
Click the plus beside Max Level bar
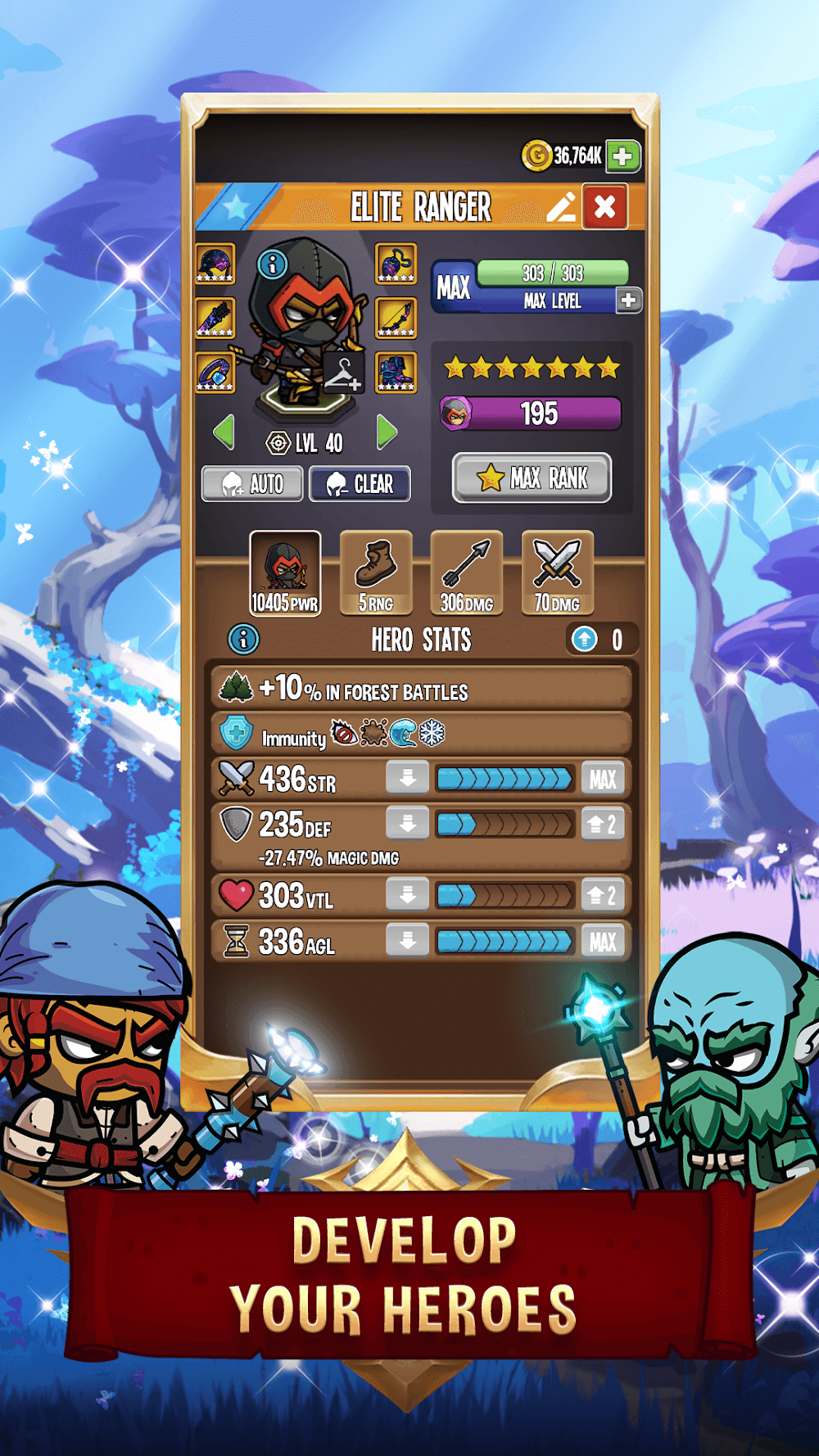(628, 300)
